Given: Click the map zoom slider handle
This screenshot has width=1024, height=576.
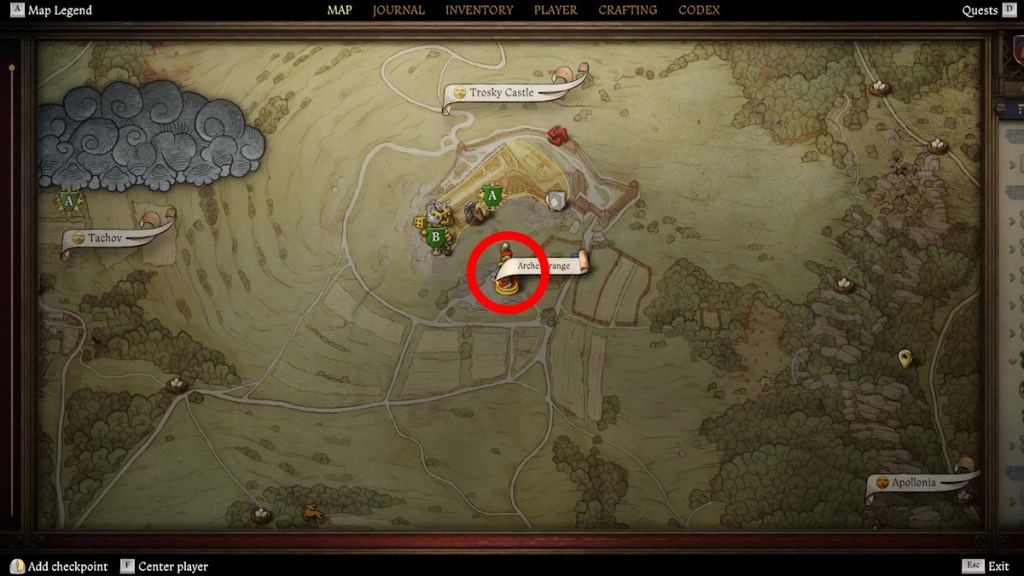Looking at the screenshot, I should click(x=11, y=68).
